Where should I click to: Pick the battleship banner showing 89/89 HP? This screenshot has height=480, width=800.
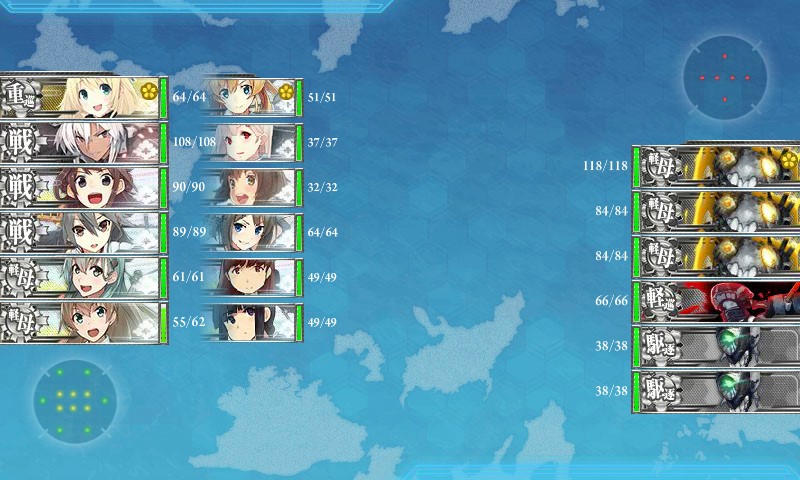[x=83, y=232]
